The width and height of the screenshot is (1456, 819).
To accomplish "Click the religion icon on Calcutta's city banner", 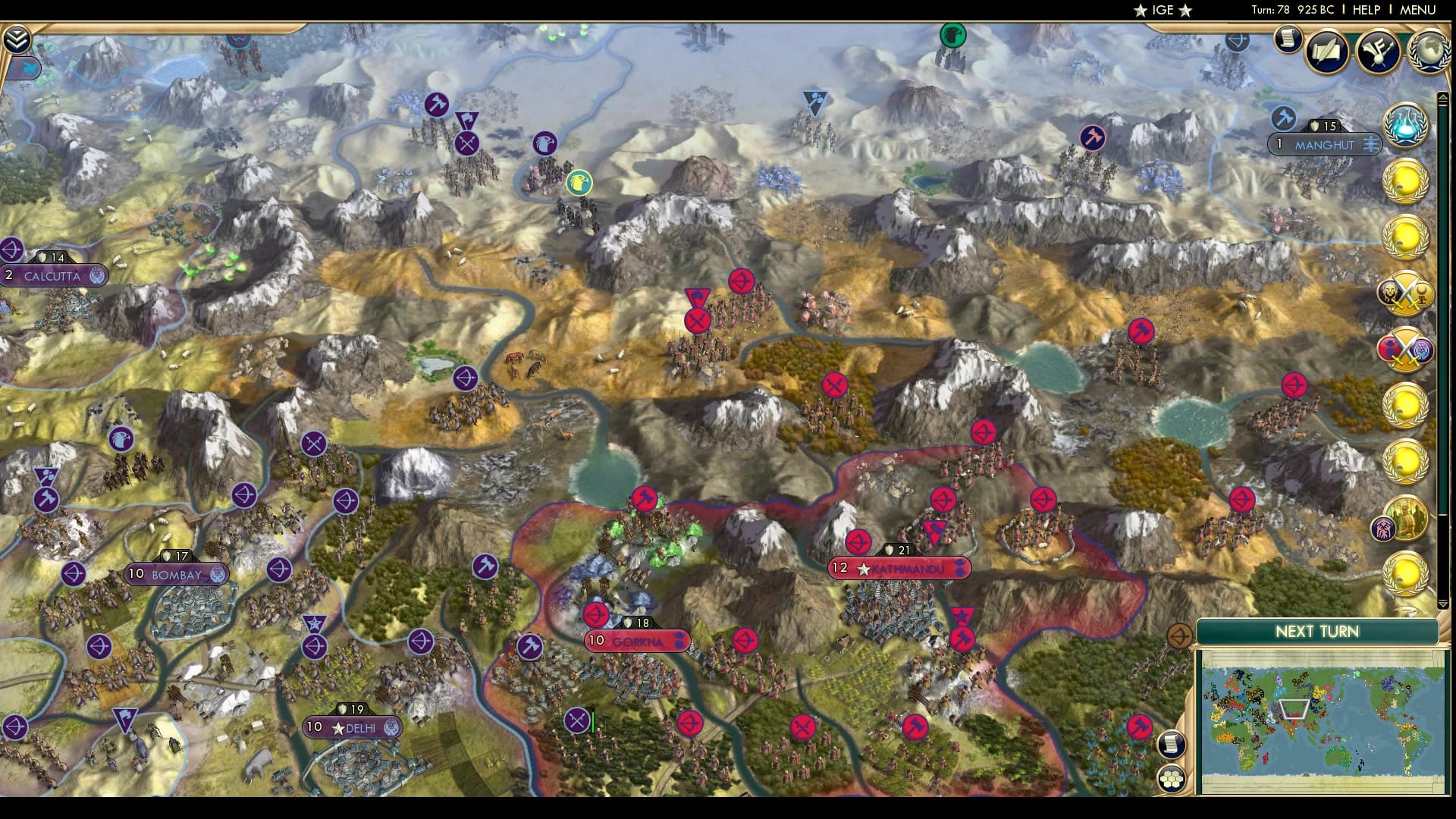I will pos(97,277).
